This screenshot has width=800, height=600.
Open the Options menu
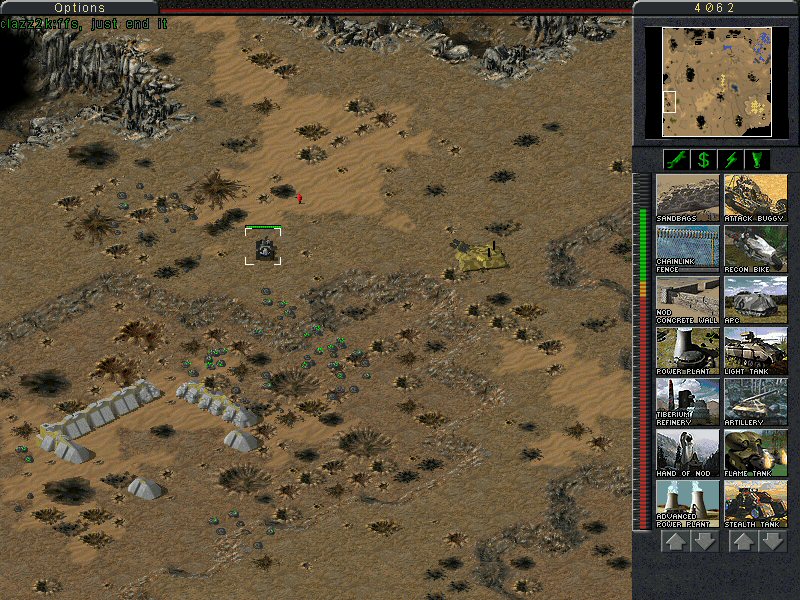click(79, 7)
